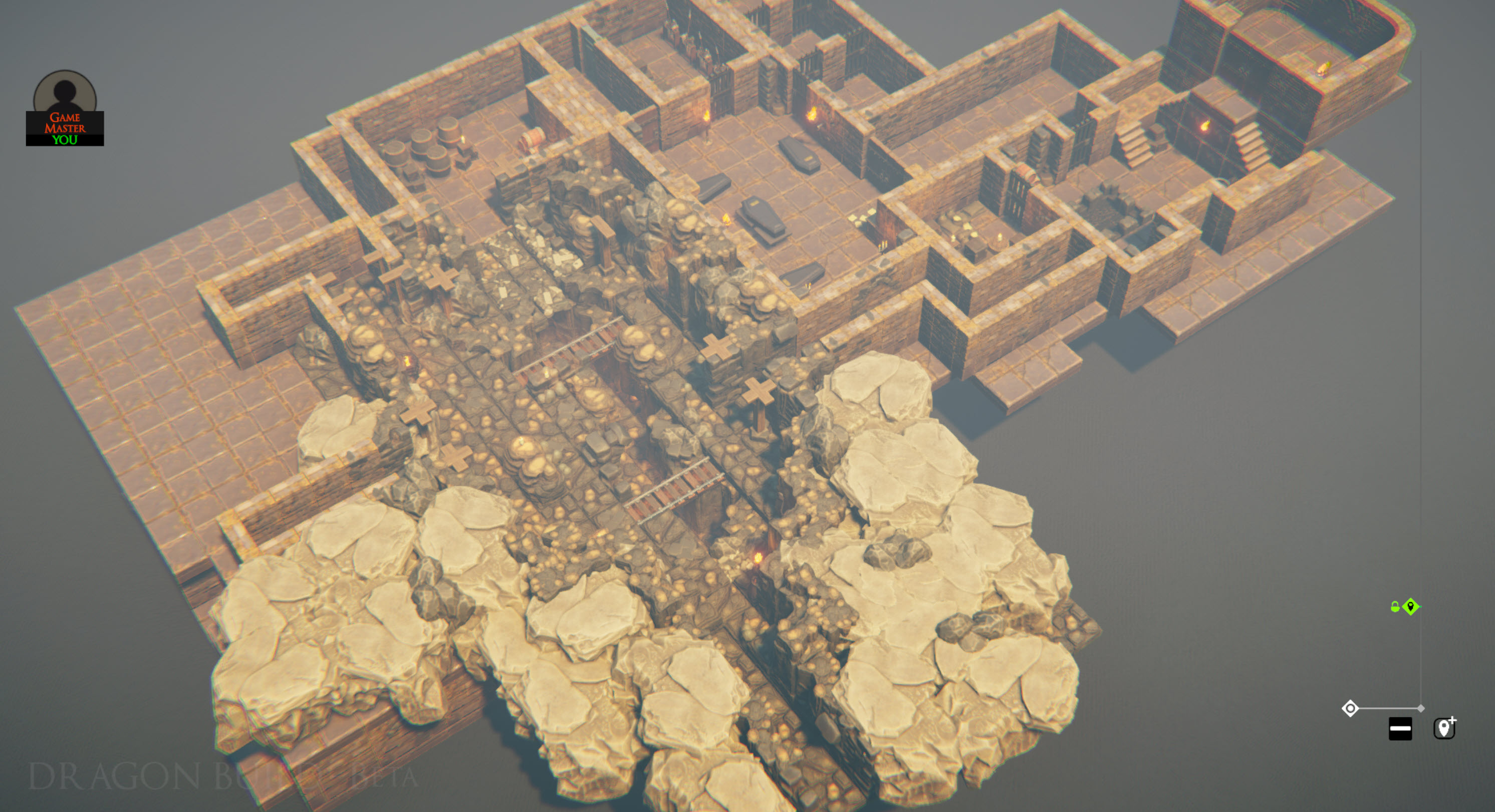1495x812 pixels.
Task: Click the green unlocked padlock icon
Action: tap(1396, 607)
